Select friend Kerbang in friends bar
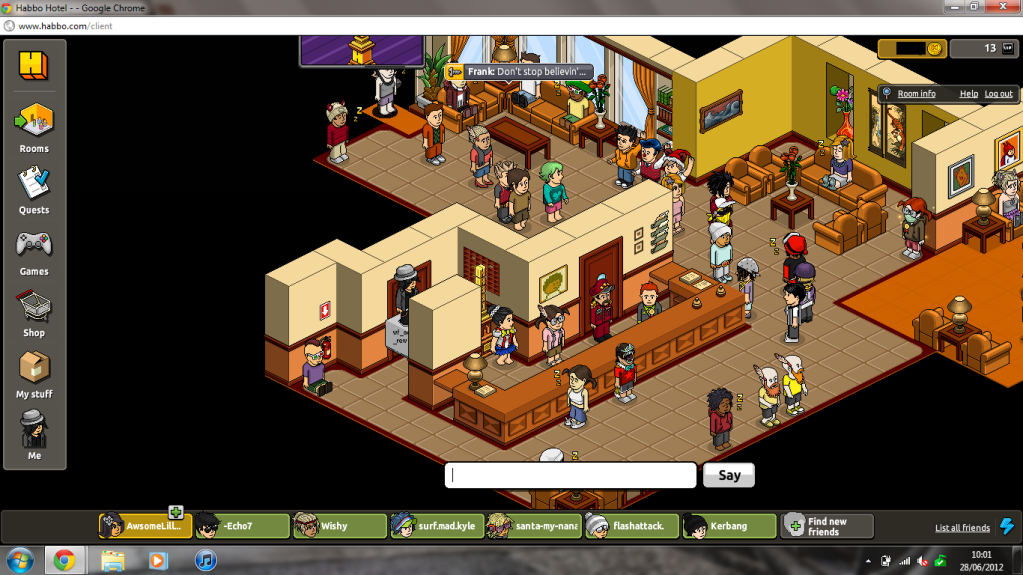Screen dimensions: 1023x575 click(x=729, y=526)
